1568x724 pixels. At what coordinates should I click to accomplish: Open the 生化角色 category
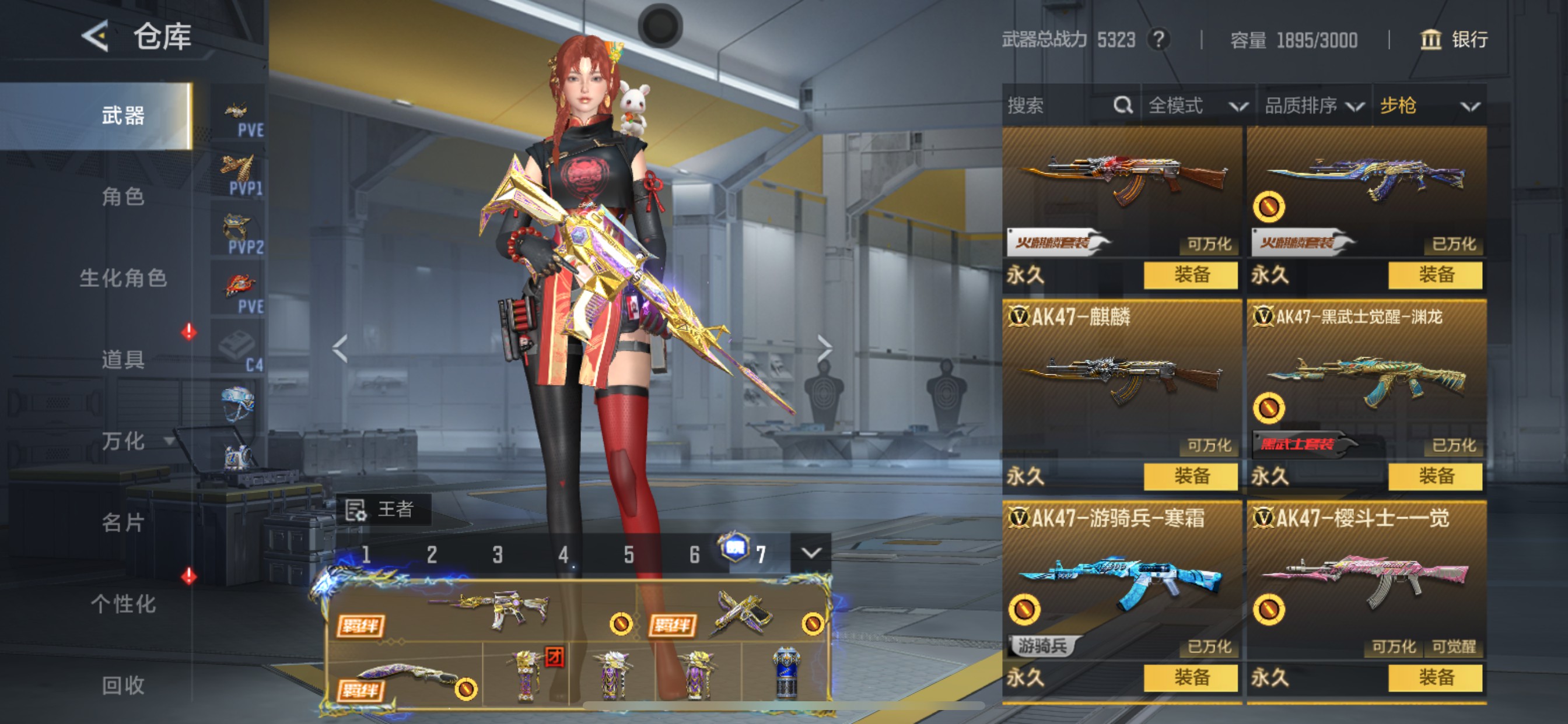coord(123,278)
